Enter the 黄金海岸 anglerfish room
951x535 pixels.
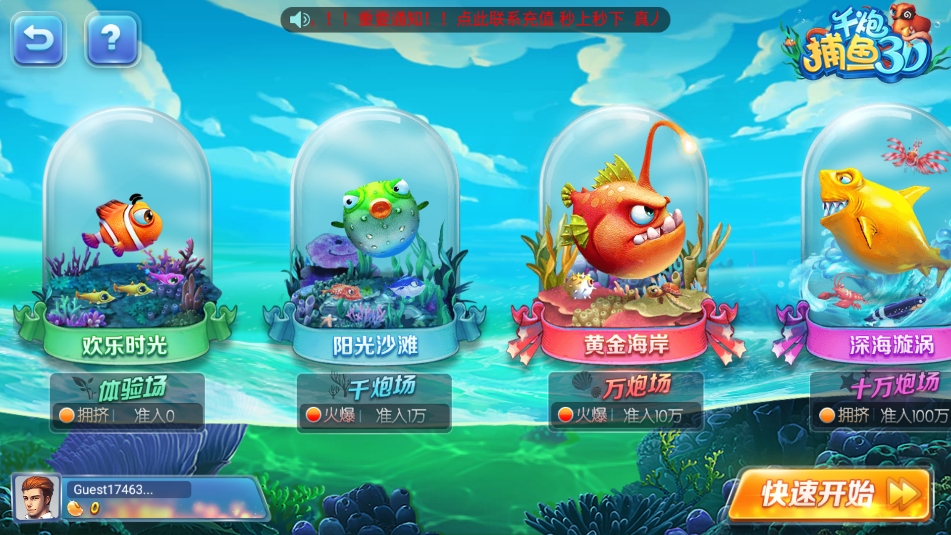625,240
